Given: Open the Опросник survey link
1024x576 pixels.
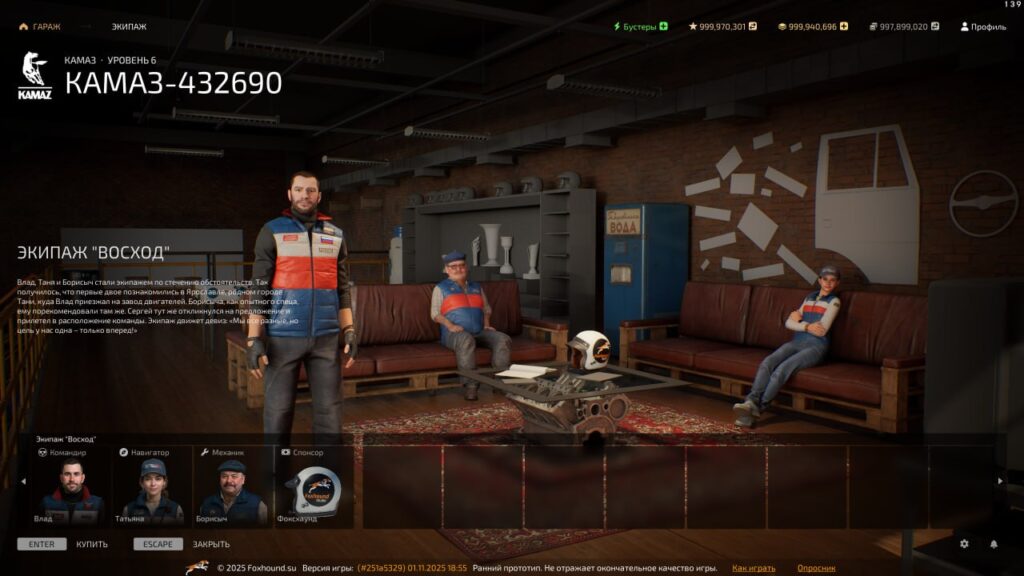Looking at the screenshot, I should coord(816,568).
